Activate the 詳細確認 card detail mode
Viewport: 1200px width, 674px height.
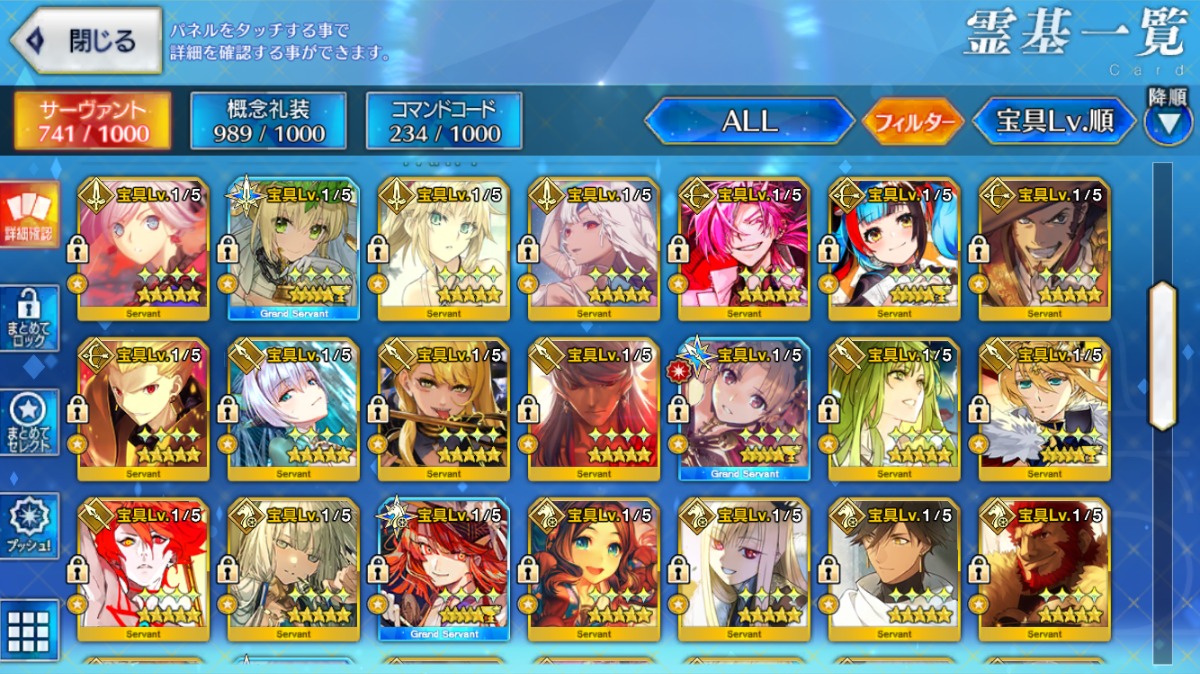point(29,215)
